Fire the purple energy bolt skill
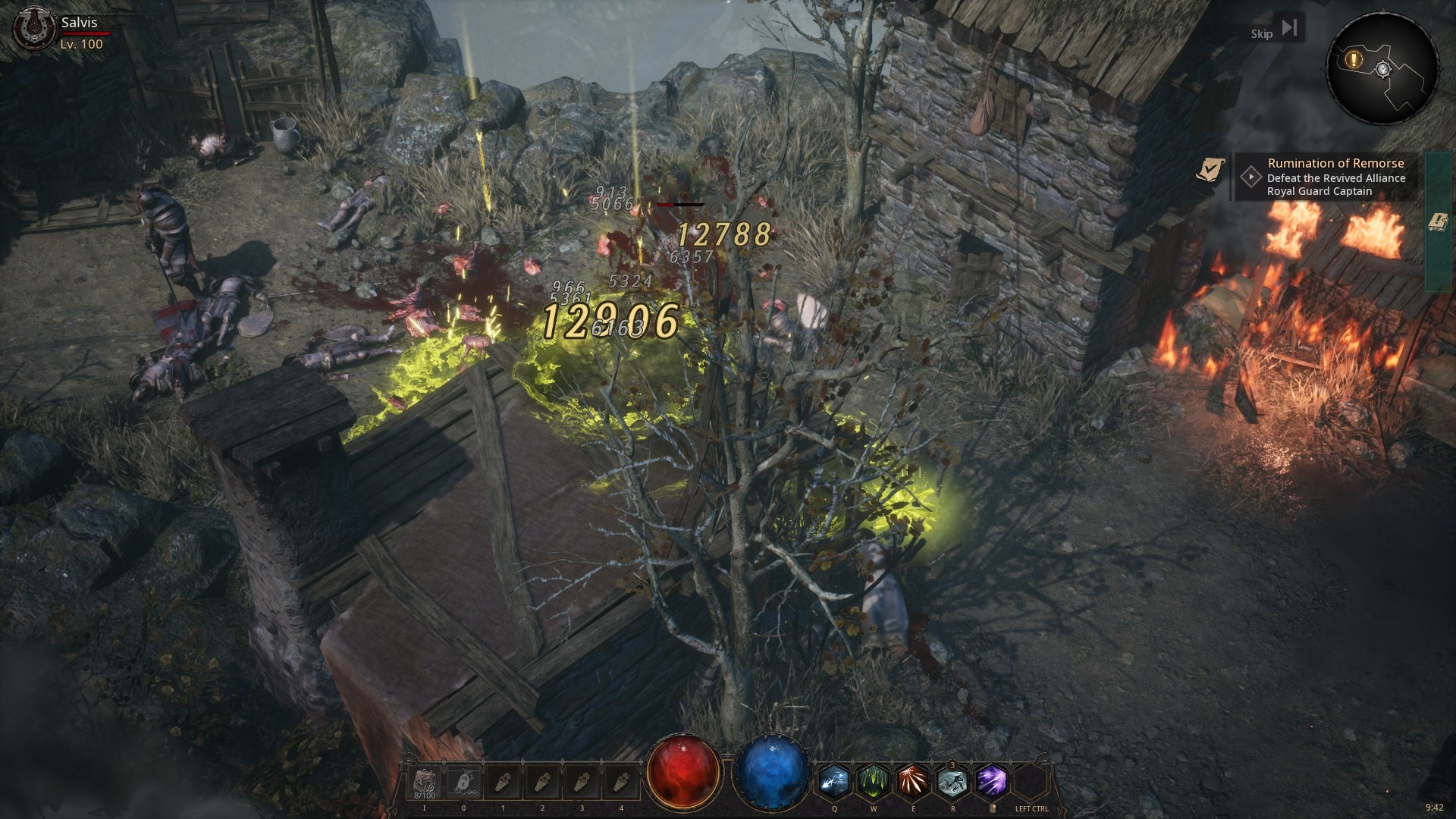This screenshot has height=819, width=1456. [992, 781]
